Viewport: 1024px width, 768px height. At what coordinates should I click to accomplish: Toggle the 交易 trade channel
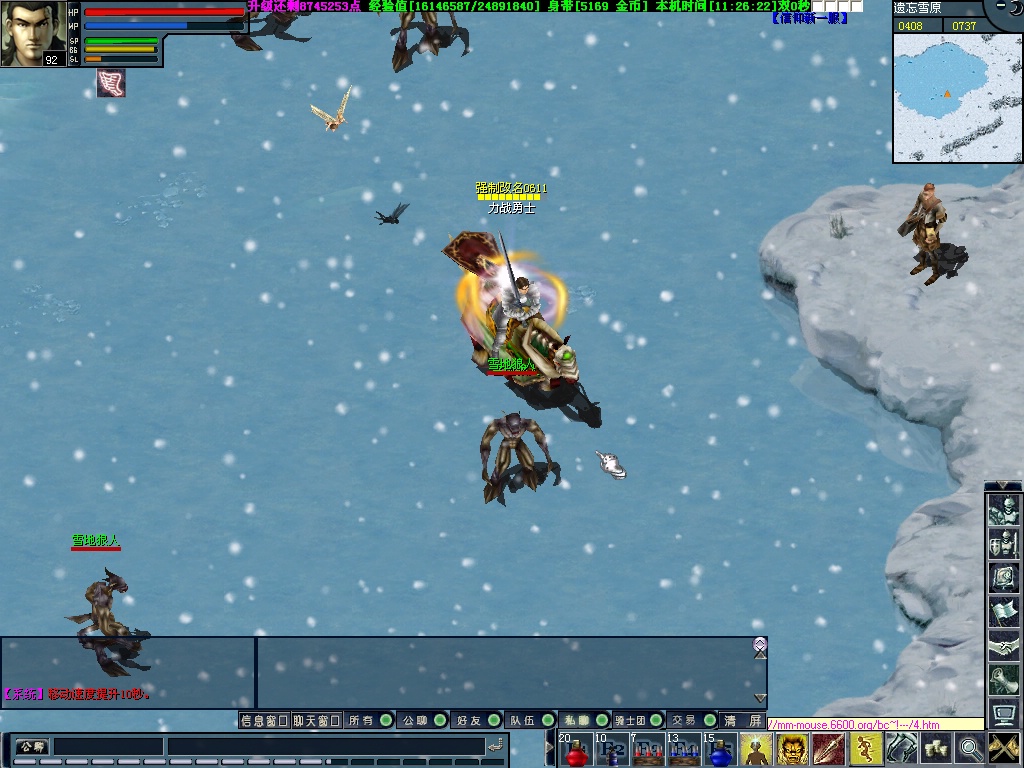(692, 720)
